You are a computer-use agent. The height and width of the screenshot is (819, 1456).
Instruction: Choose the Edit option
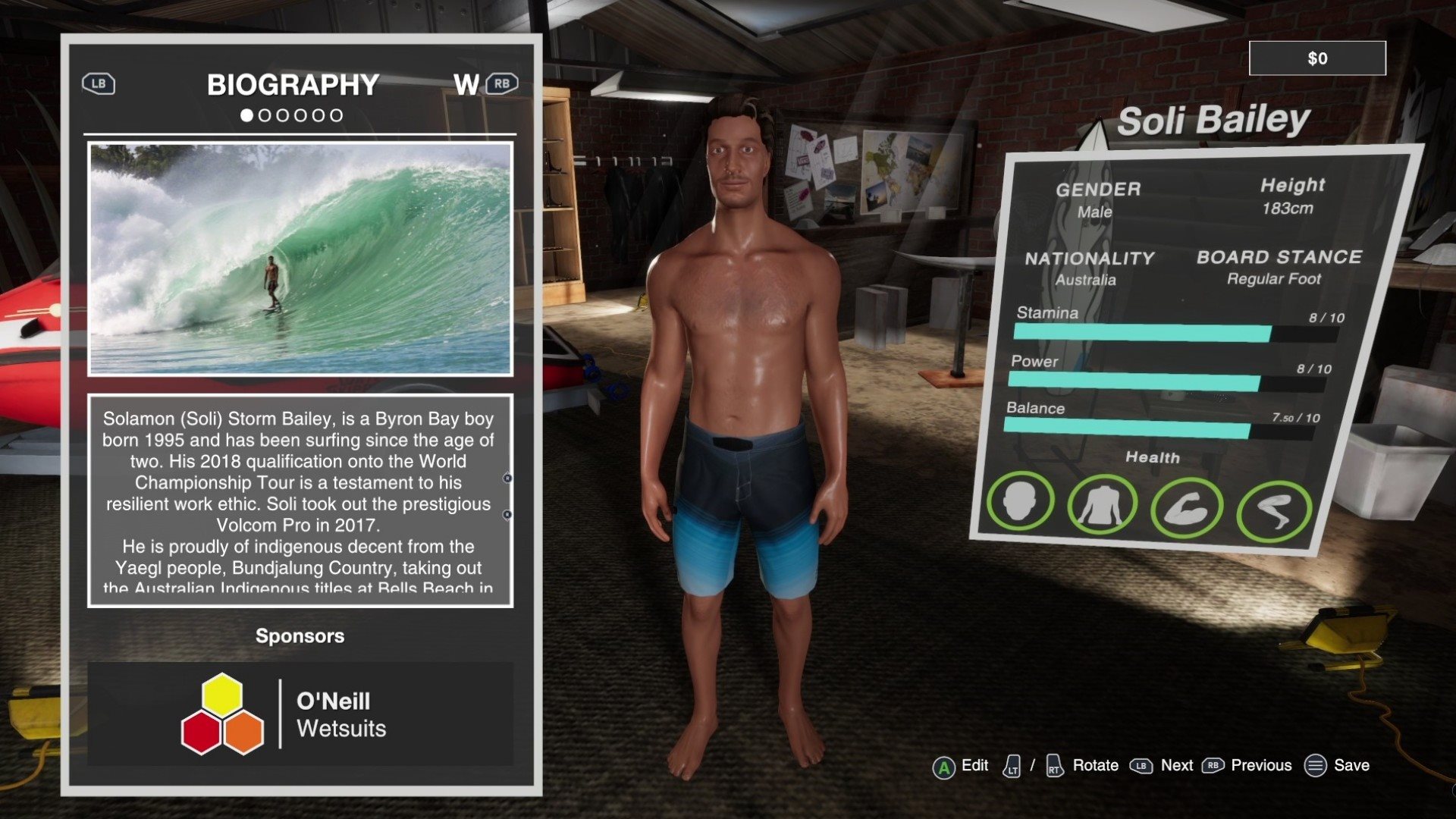[x=961, y=766]
